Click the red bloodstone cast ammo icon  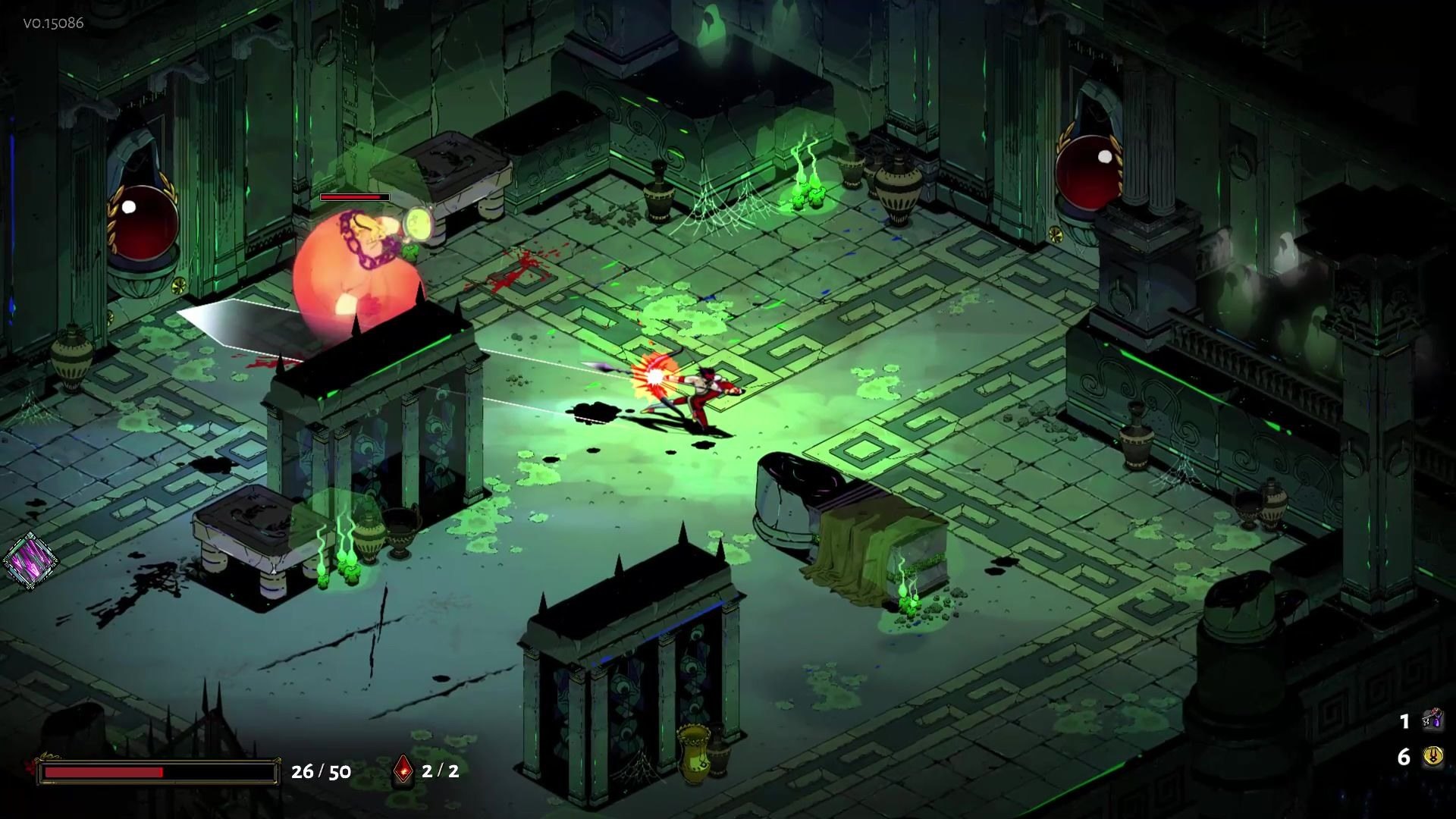tap(403, 770)
